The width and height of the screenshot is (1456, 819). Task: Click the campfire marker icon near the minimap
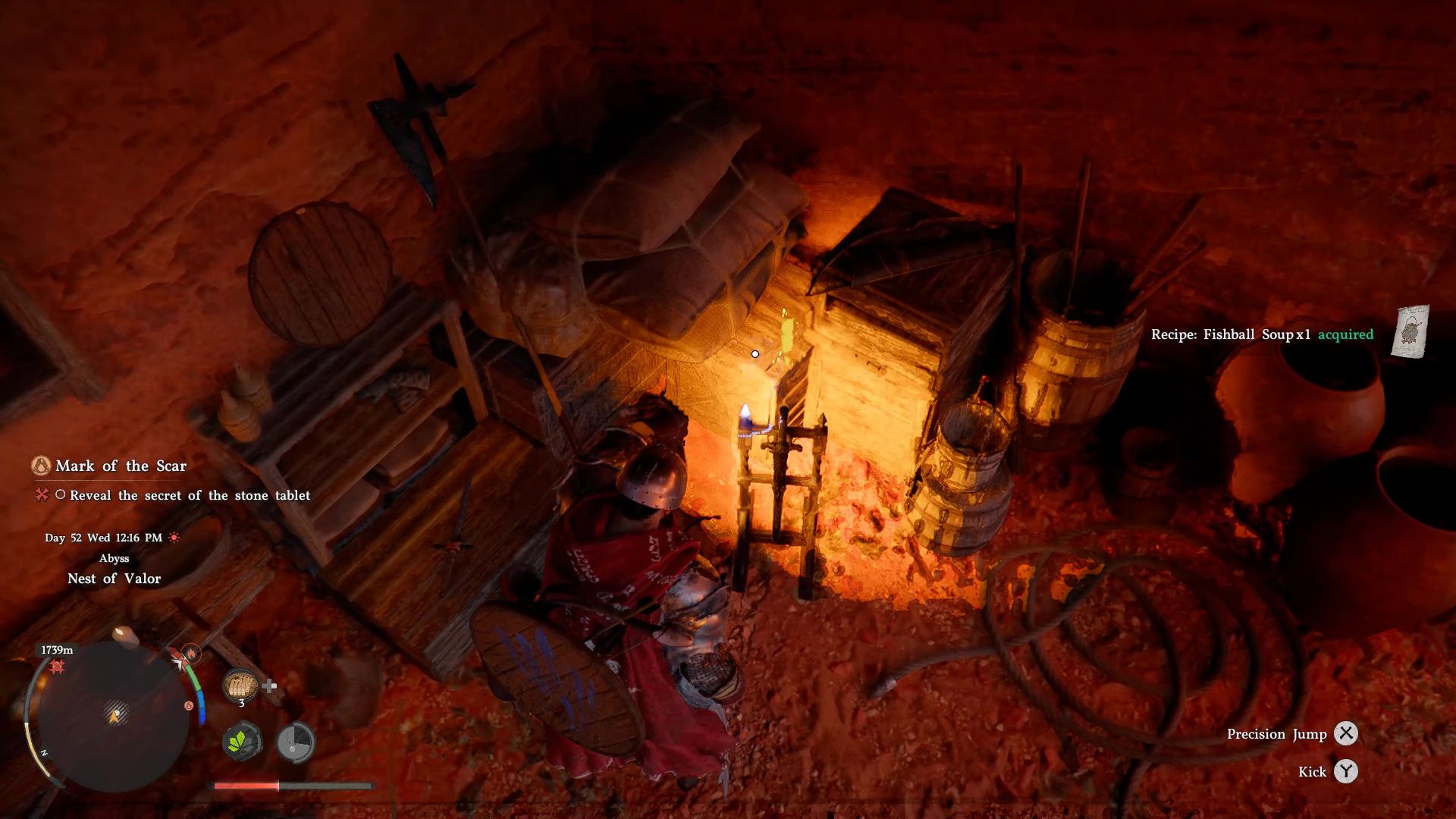[191, 652]
